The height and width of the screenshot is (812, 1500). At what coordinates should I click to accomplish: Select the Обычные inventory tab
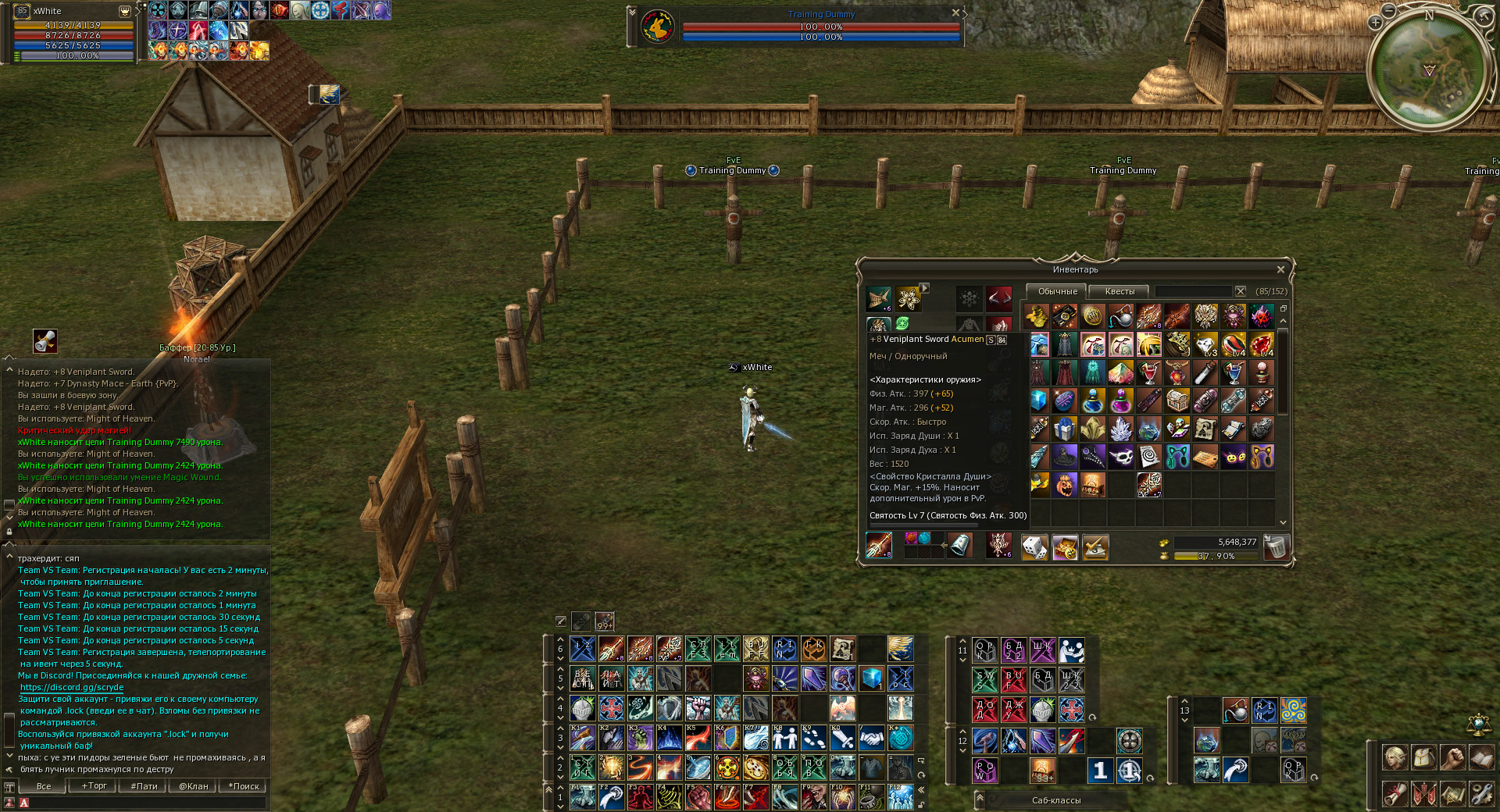coord(1057,291)
